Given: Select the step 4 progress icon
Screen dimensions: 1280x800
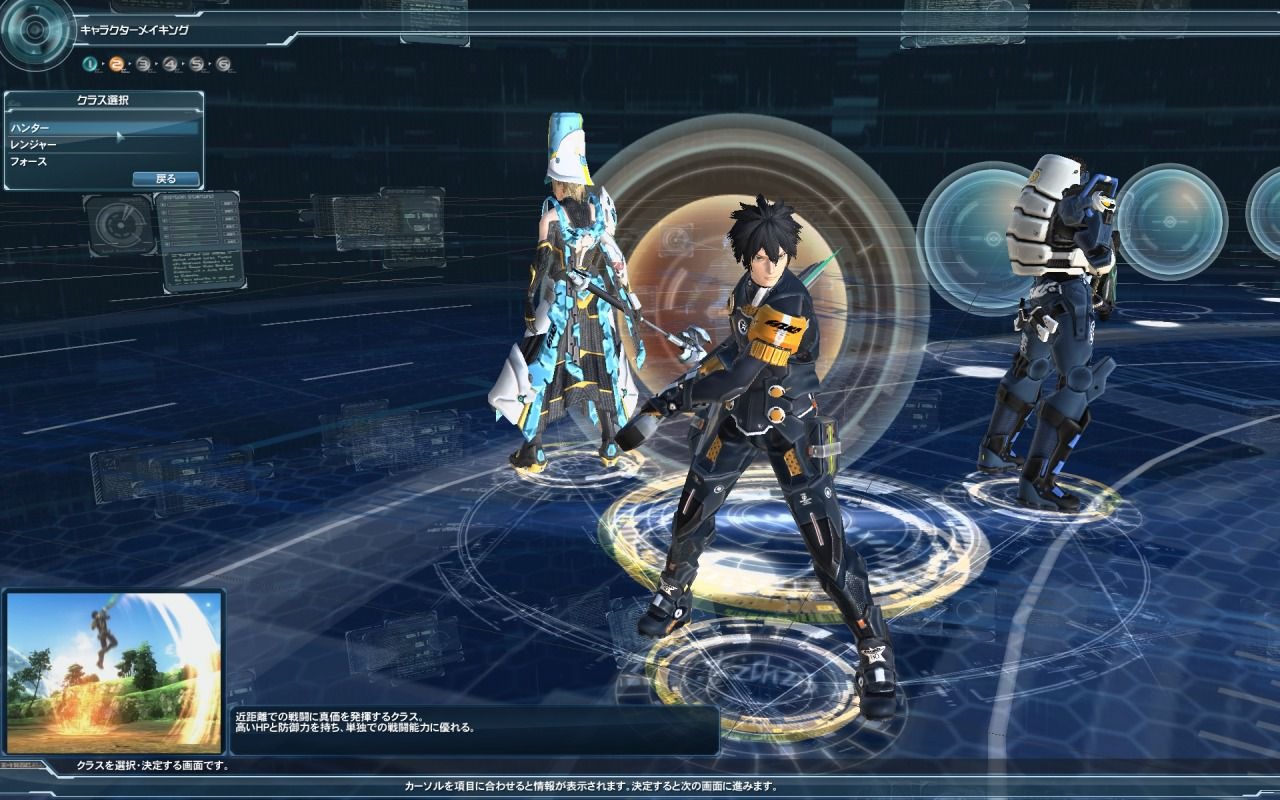Looking at the screenshot, I should coord(169,63).
